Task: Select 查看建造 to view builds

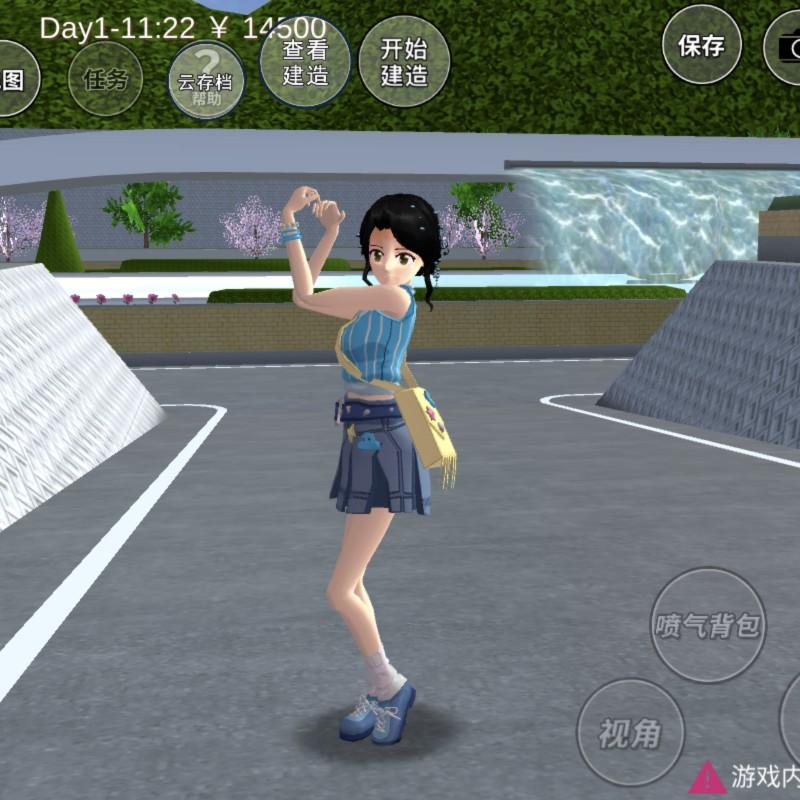Action: [x=305, y=61]
